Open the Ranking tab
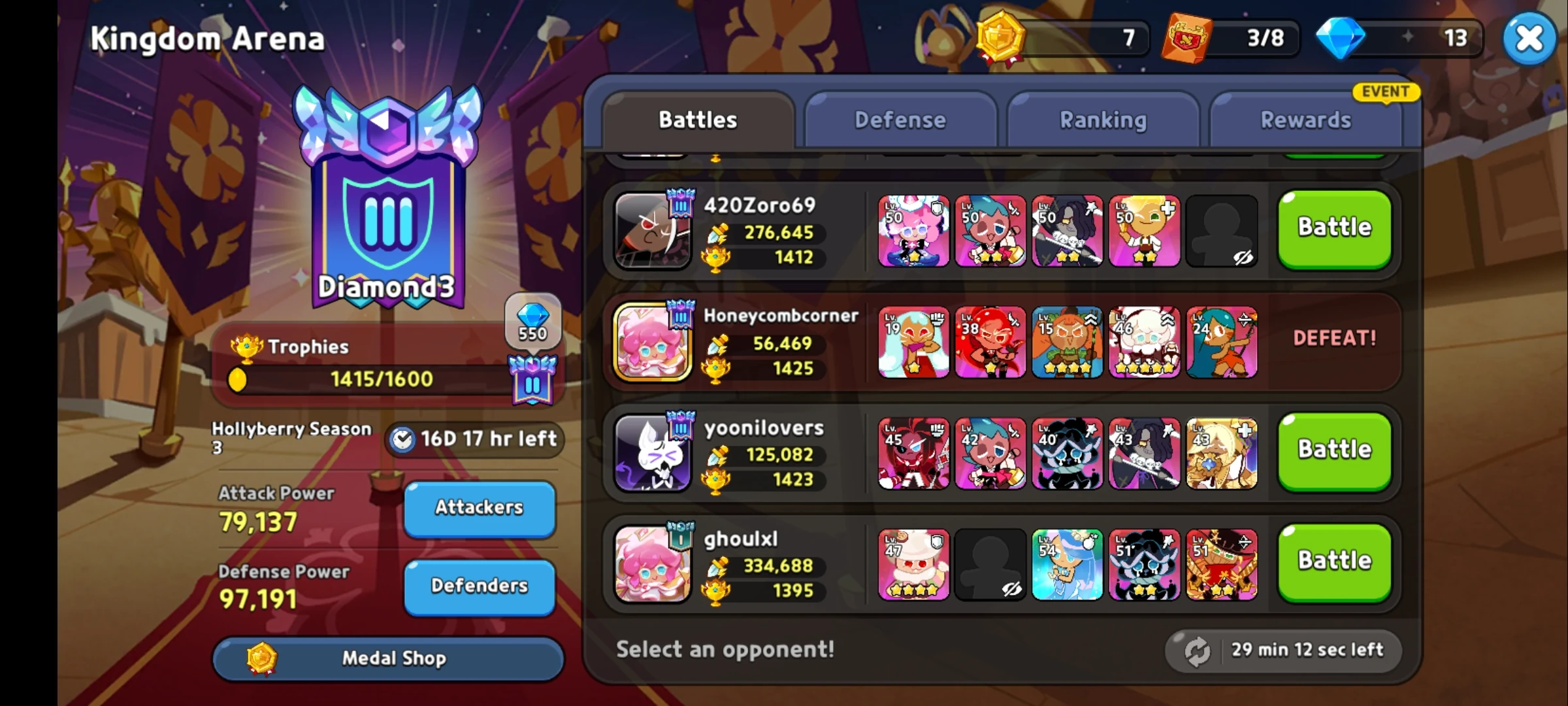Viewport: 1568px width, 706px height. point(1103,120)
